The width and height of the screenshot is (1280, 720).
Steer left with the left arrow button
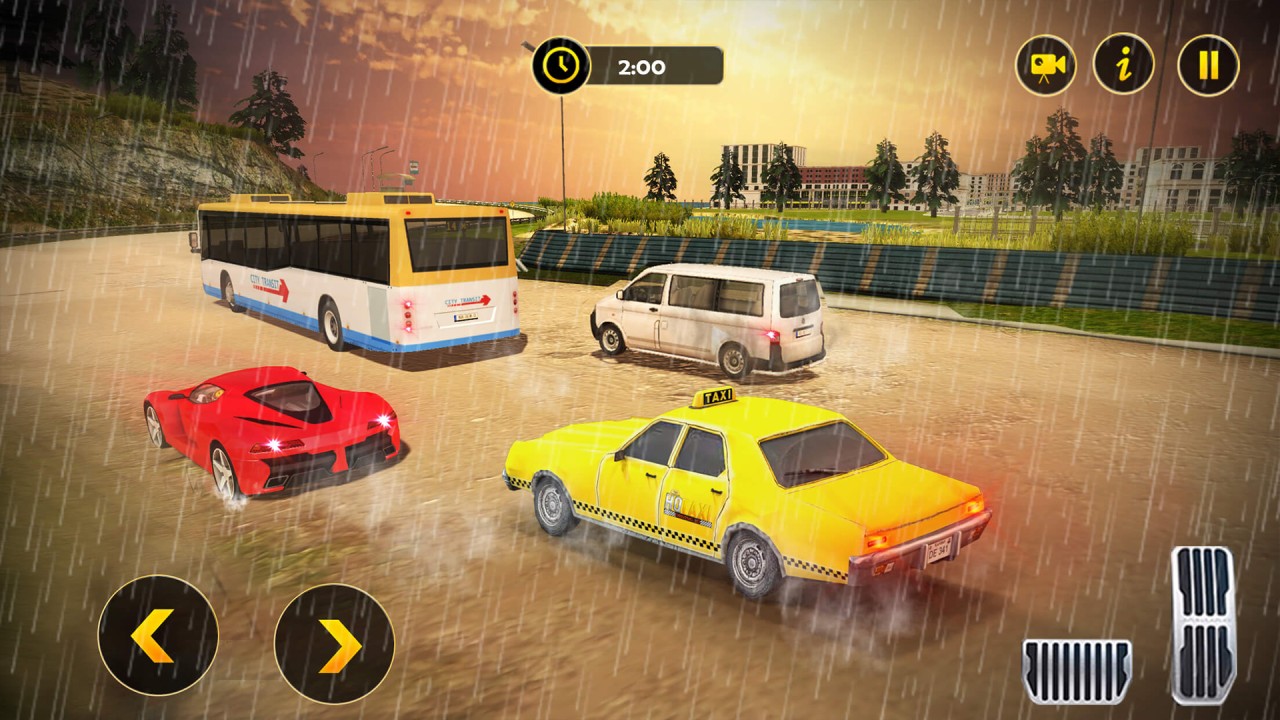[158, 635]
